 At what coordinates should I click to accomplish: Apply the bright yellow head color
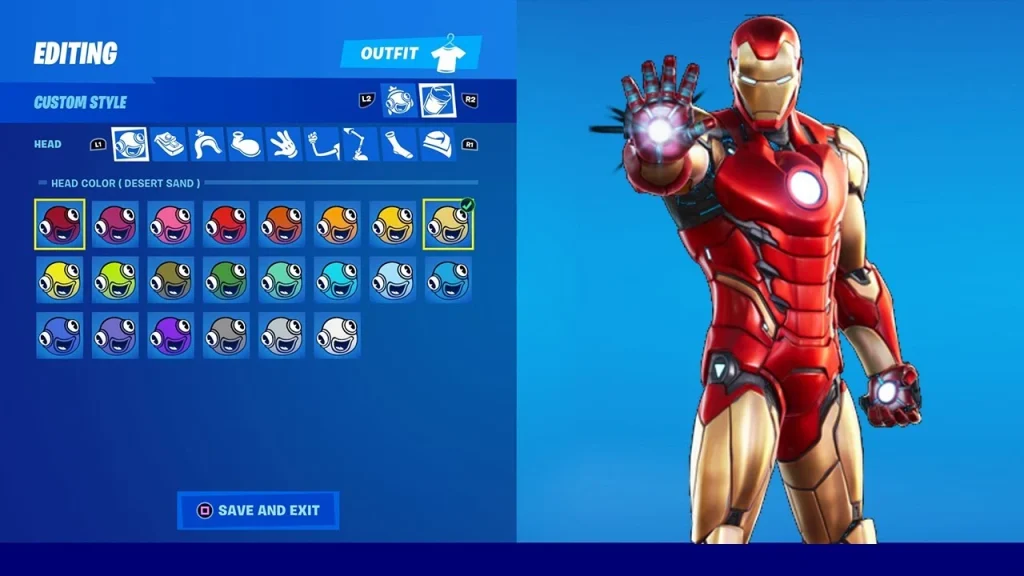[60, 279]
